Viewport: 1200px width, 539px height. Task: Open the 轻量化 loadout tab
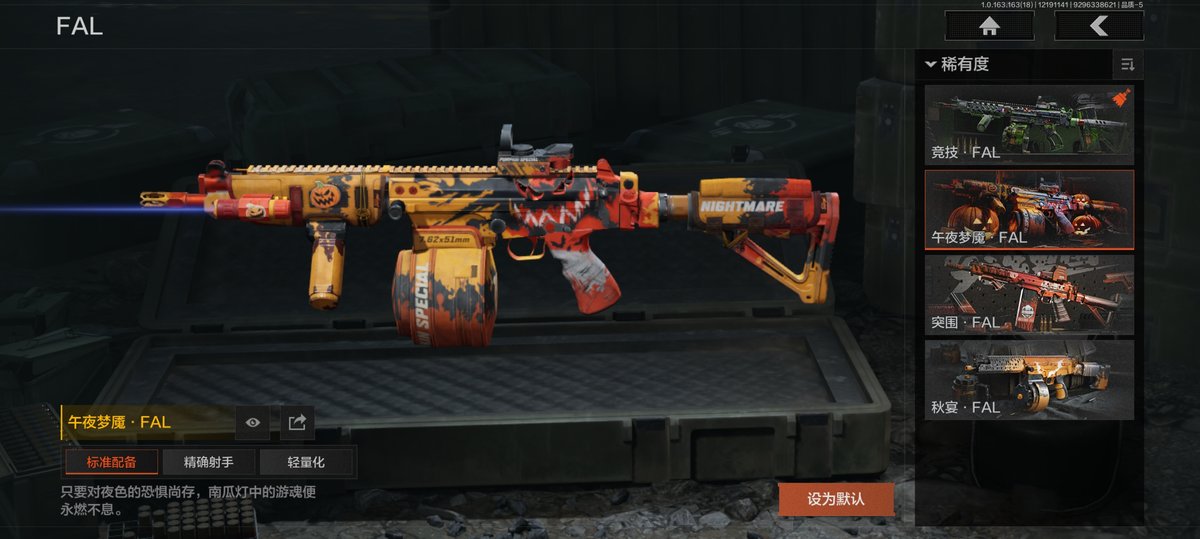[x=306, y=462]
